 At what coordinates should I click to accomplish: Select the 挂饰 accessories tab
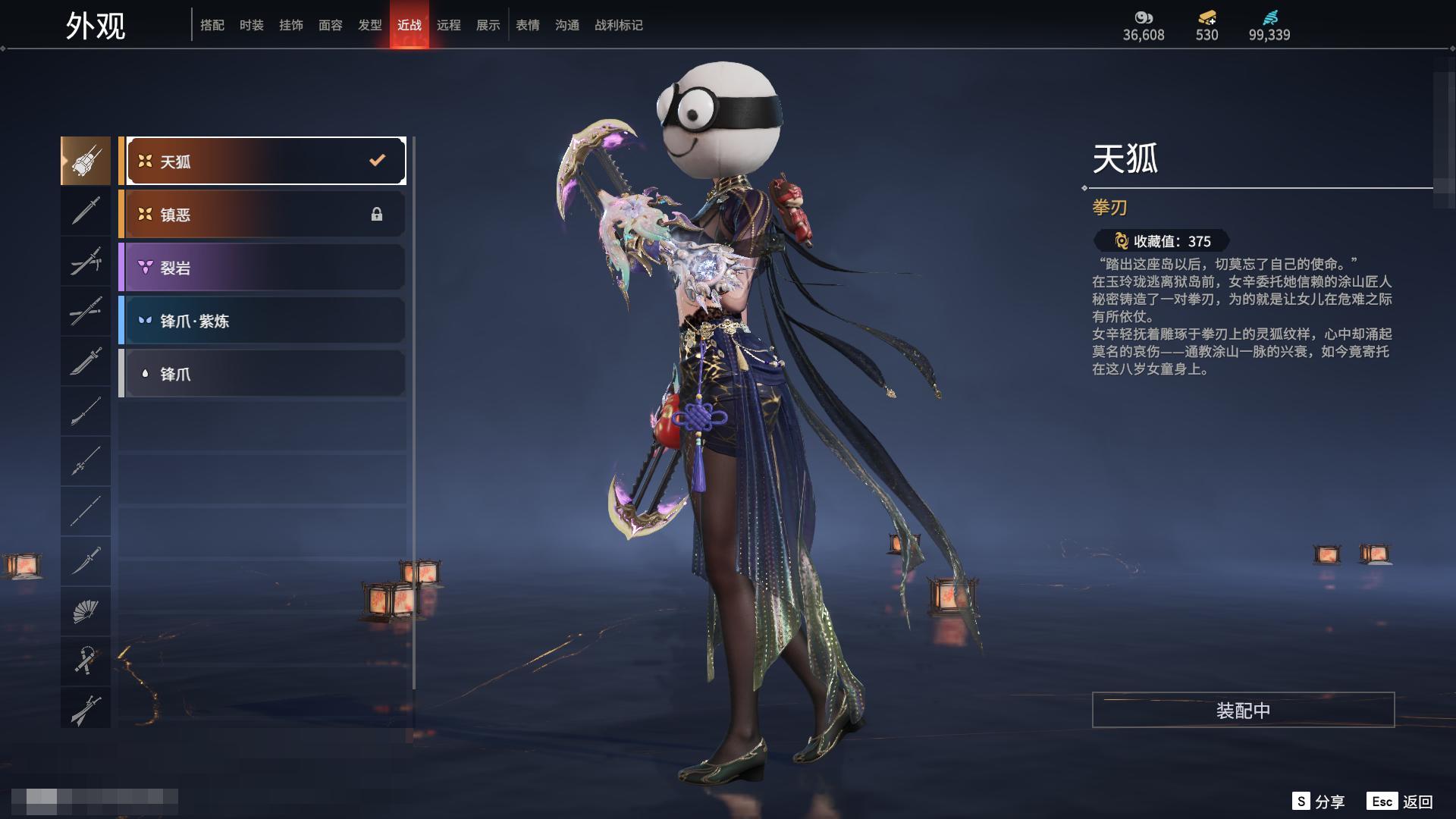(291, 25)
